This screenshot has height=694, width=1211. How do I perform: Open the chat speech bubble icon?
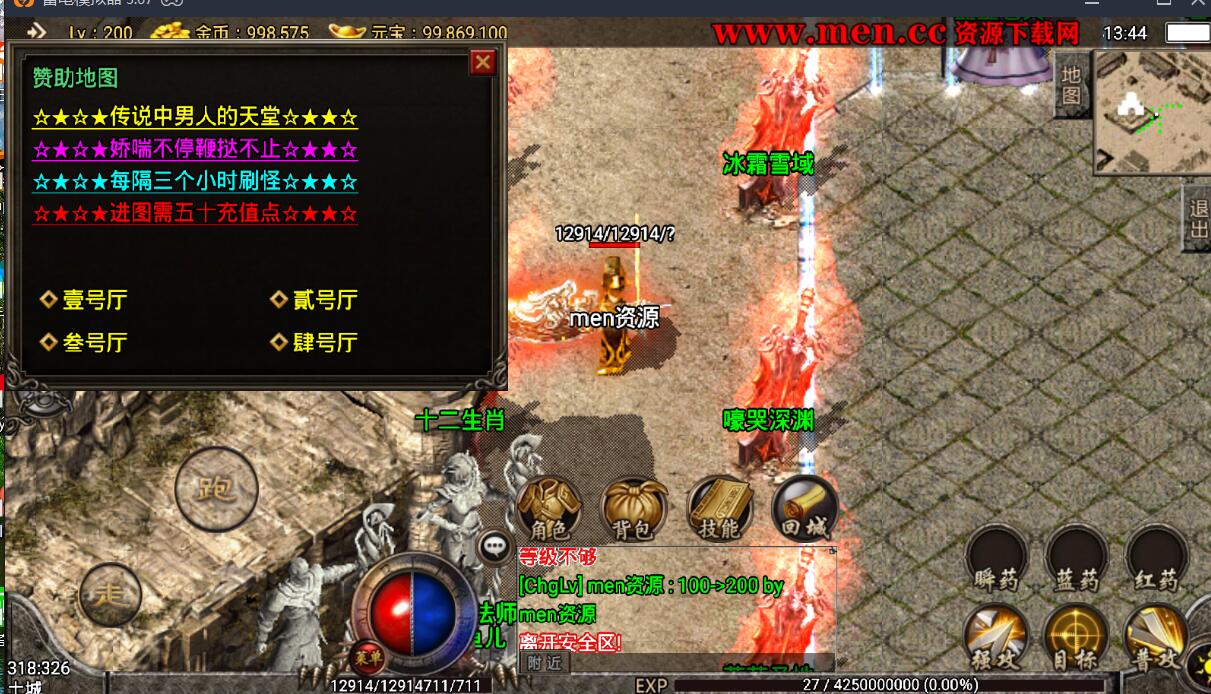pos(496,546)
